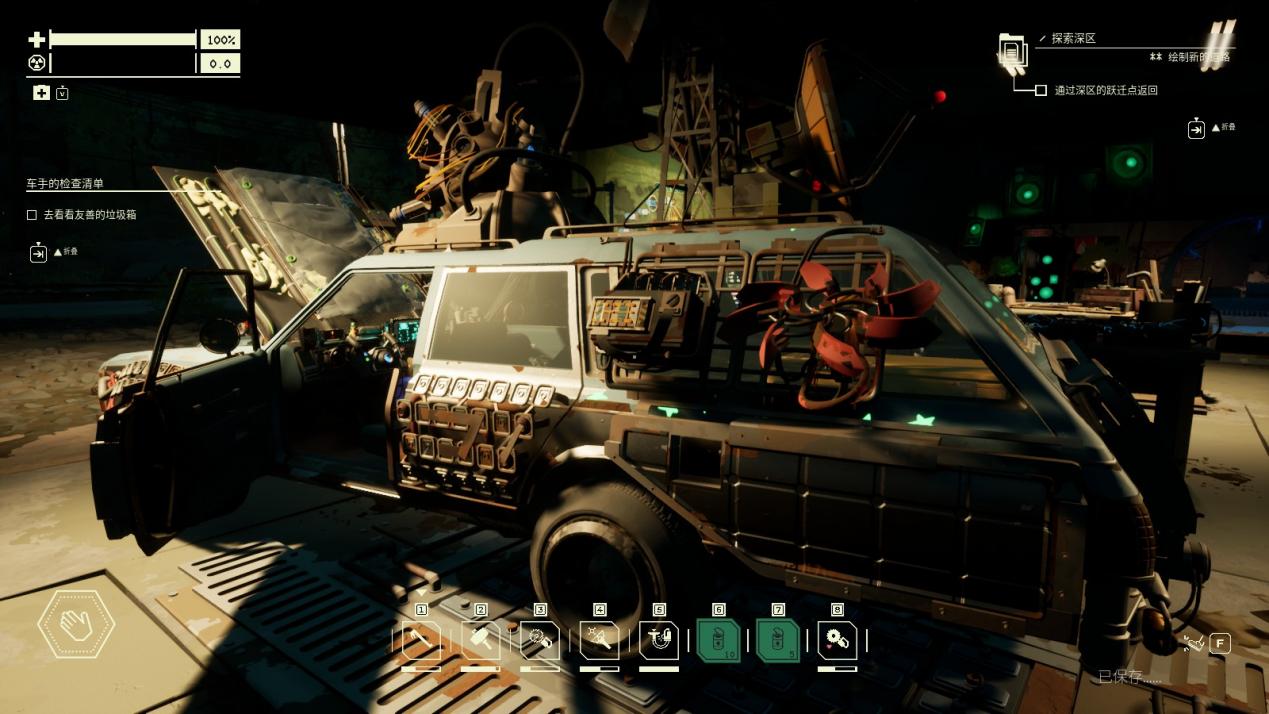This screenshot has width=1269, height=714.
Task: Equip the hammer from the hotbar
Action: tap(480, 640)
